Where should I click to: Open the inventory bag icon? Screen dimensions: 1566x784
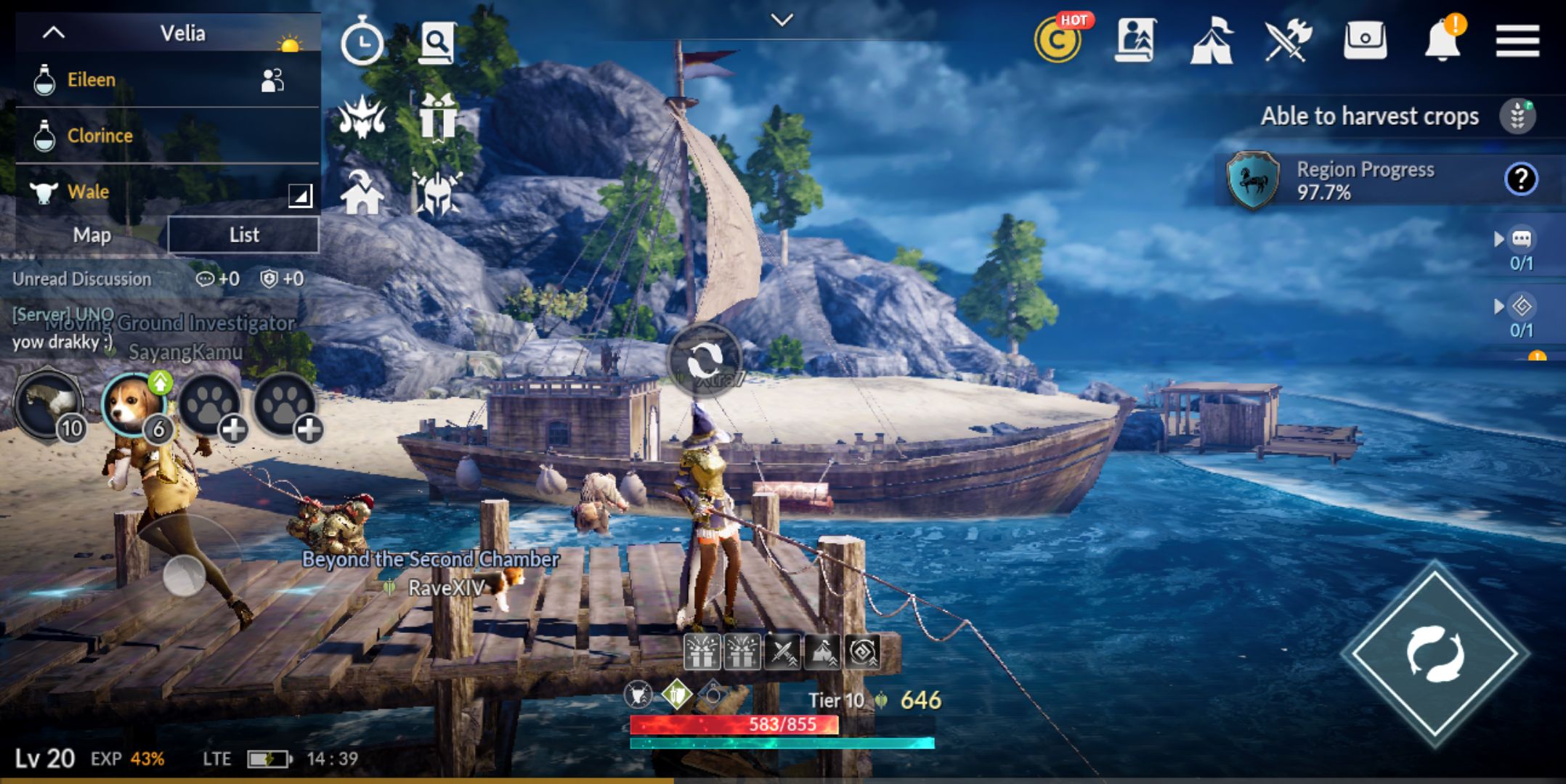click(1365, 41)
